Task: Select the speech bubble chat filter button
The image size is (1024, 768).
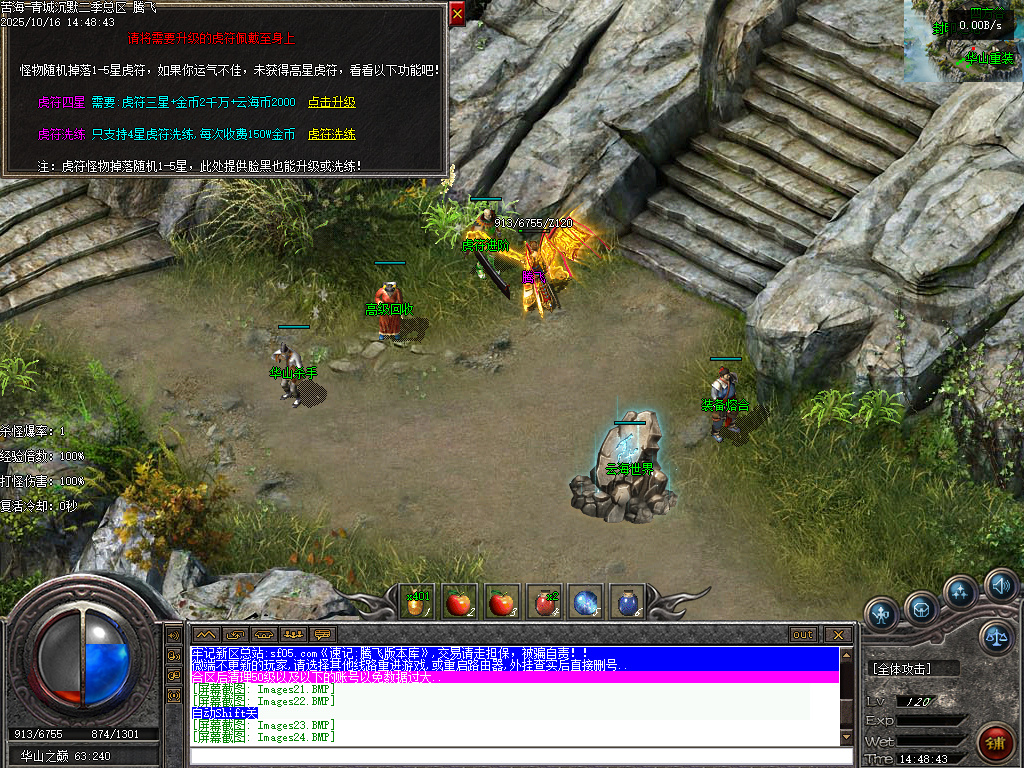Action: 322,635
